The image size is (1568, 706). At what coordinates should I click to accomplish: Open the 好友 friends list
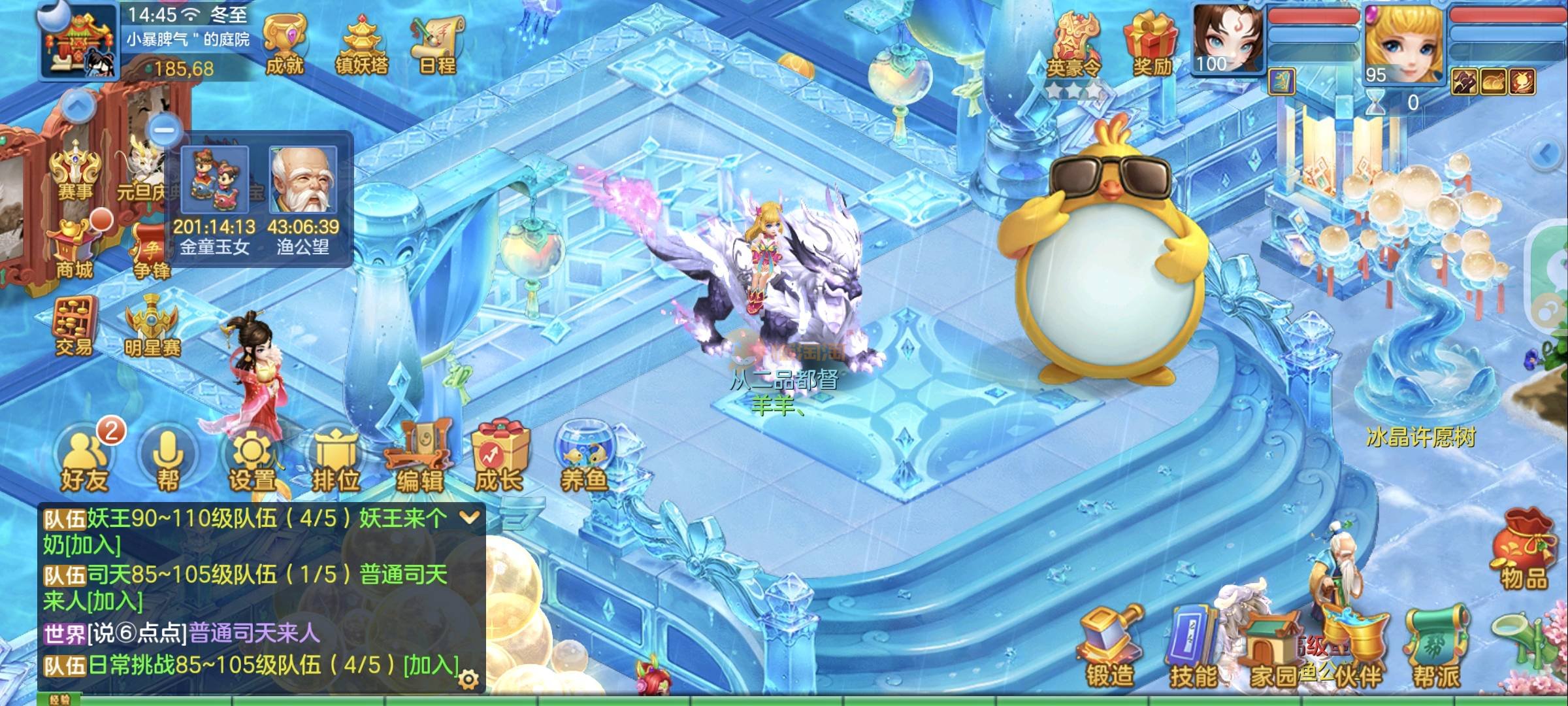pyautogui.click(x=84, y=460)
